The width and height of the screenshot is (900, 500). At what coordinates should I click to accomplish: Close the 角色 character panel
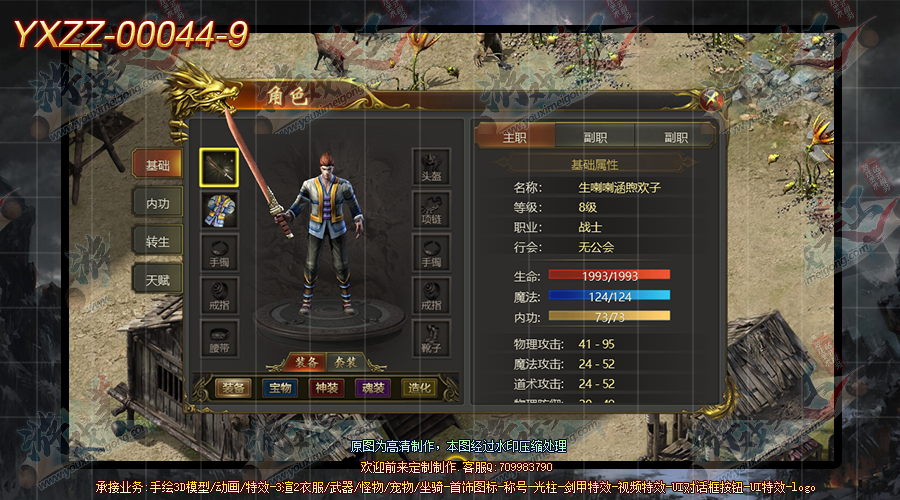712,99
